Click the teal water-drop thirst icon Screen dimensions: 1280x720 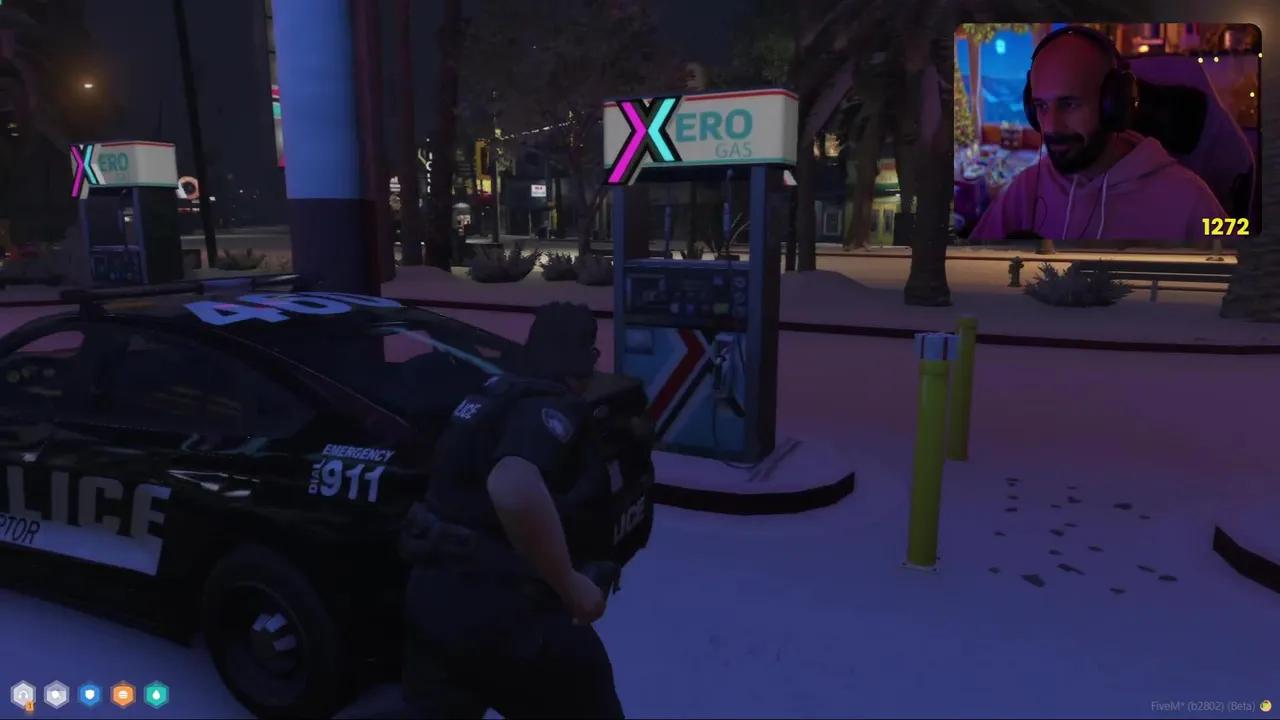pos(156,694)
